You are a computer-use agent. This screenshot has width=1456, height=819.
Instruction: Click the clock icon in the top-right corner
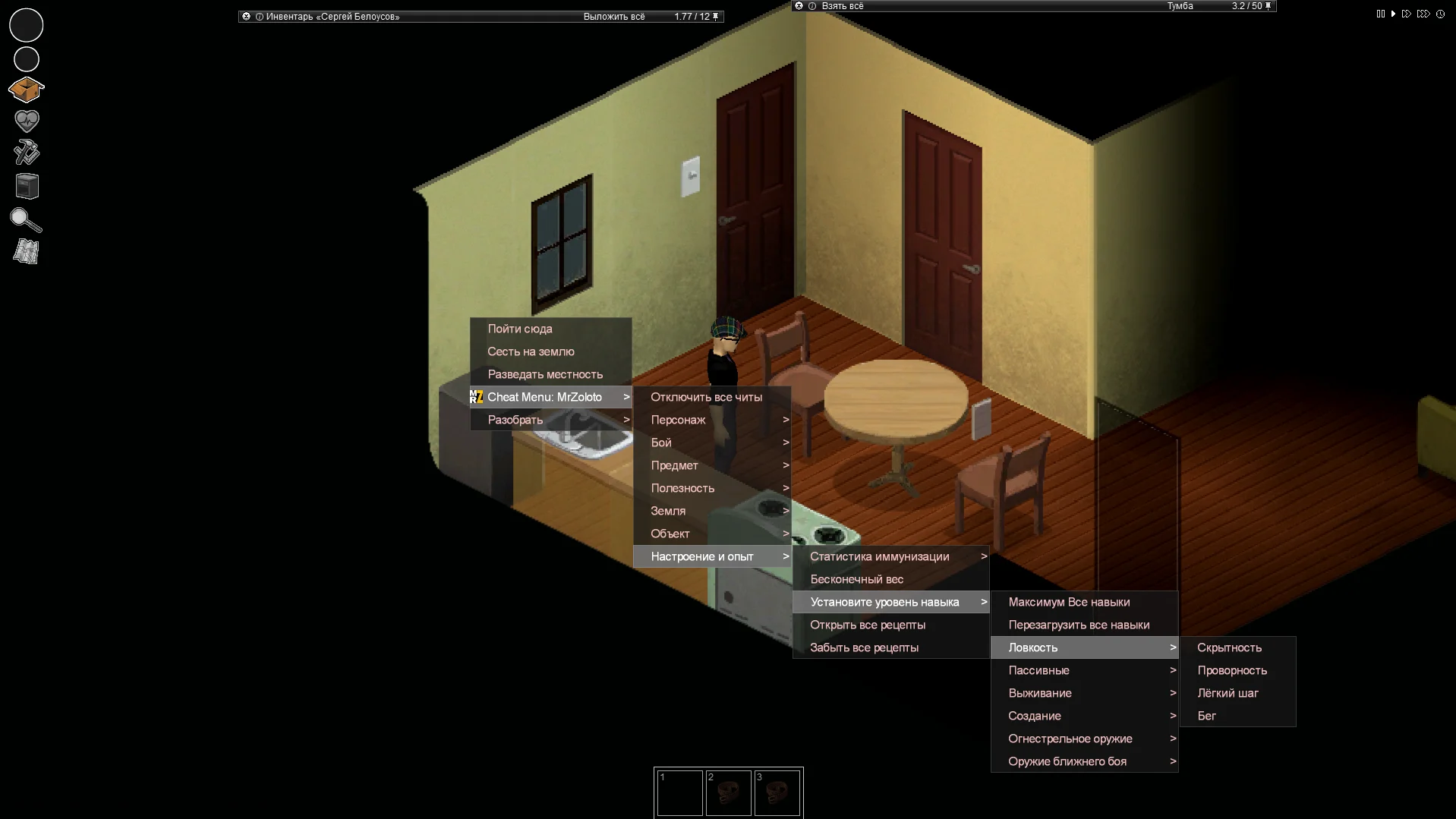pyautogui.click(x=1440, y=14)
